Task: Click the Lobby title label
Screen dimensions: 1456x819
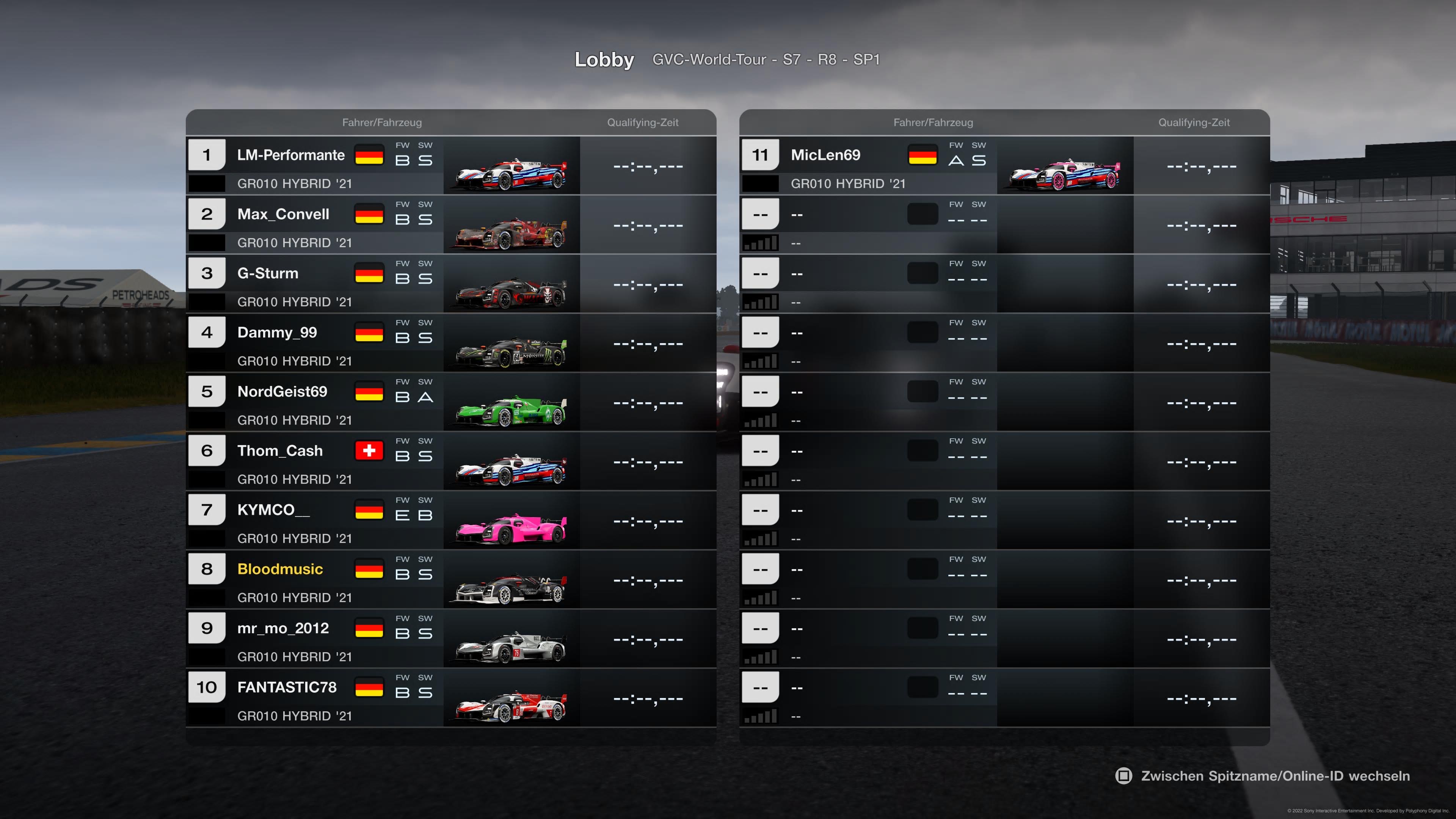Action: click(x=604, y=60)
